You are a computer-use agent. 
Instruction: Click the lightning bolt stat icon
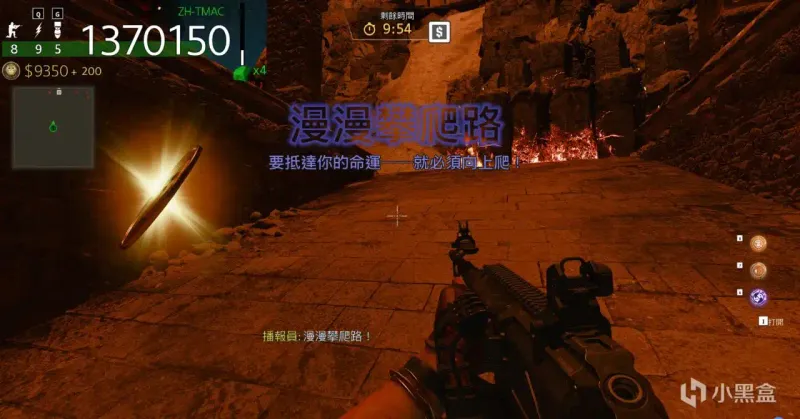coord(38,31)
